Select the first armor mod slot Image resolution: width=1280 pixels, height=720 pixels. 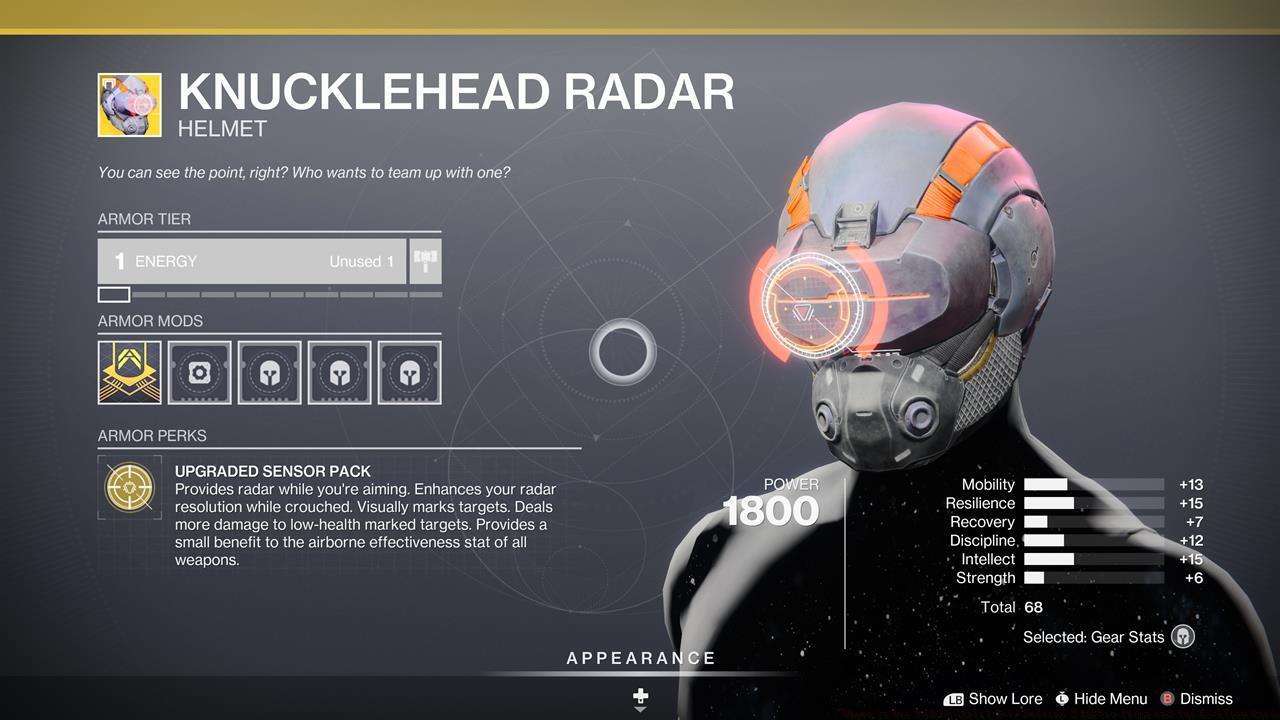point(128,373)
